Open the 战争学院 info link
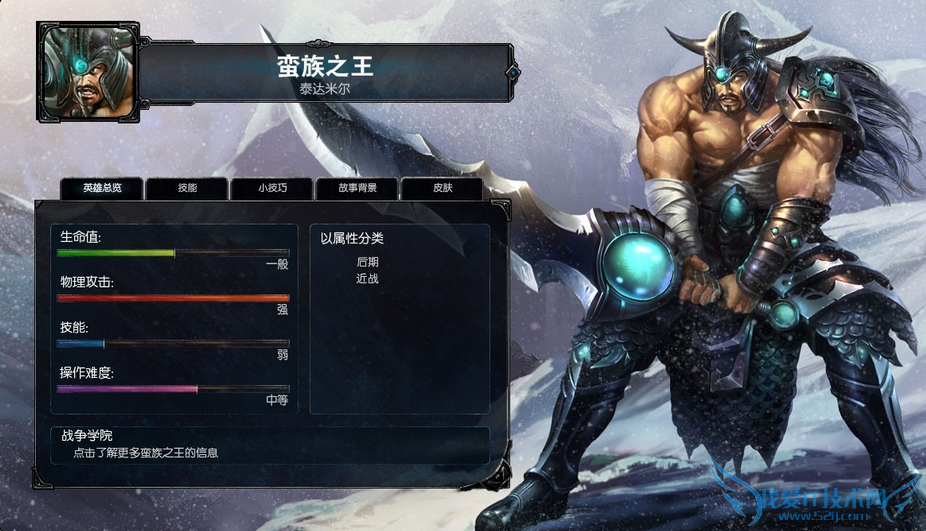This screenshot has width=926, height=531. click(145, 453)
